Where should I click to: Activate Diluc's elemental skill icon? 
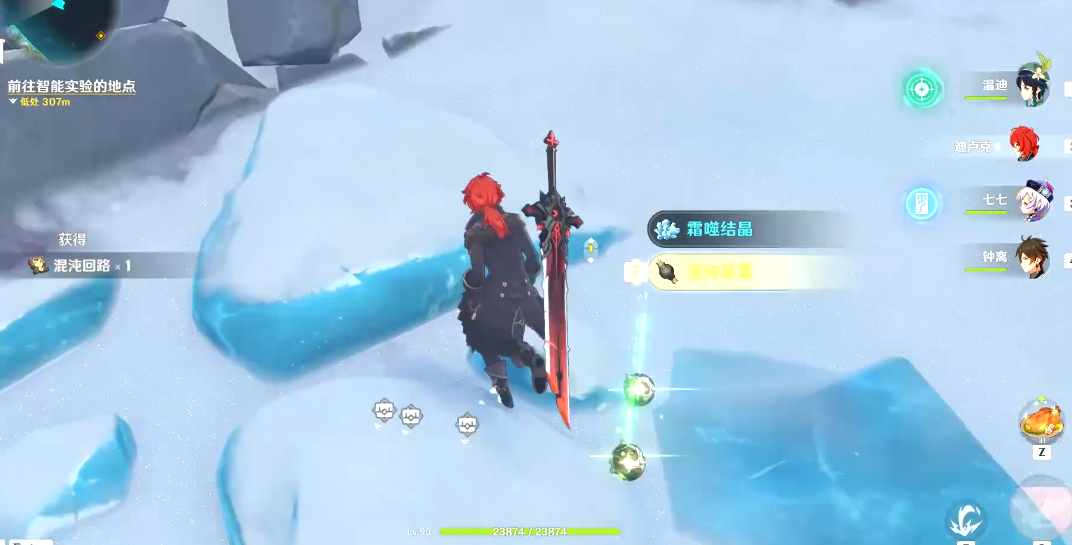click(965, 519)
